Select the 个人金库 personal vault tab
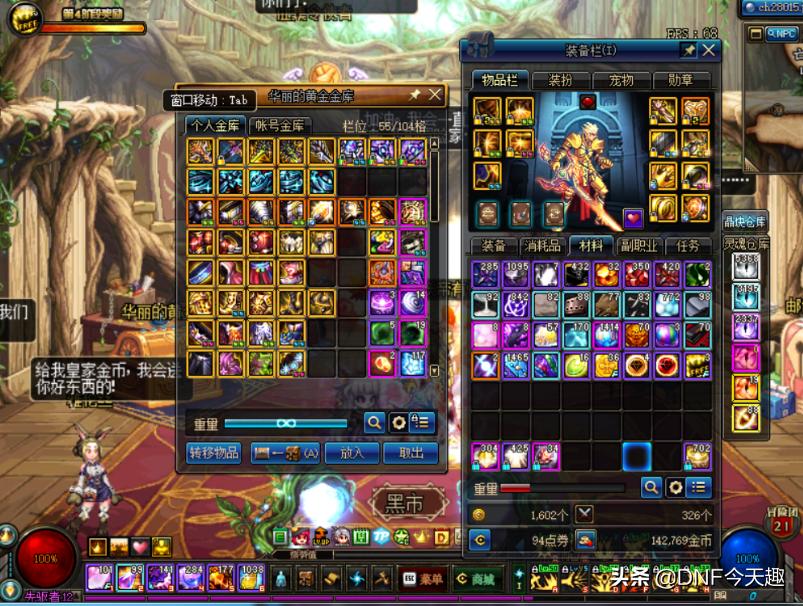 (214, 125)
